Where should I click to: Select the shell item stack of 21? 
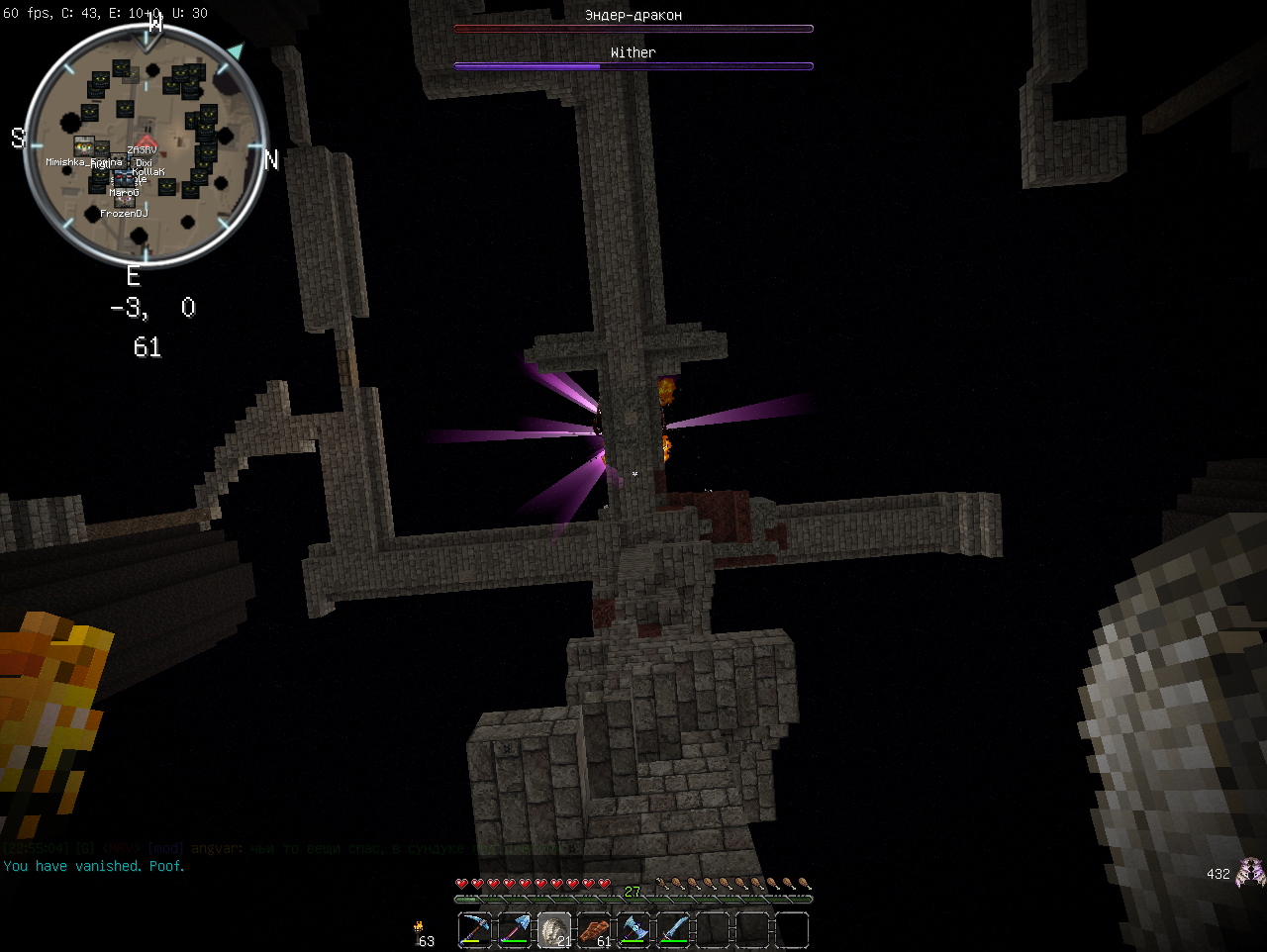554,930
